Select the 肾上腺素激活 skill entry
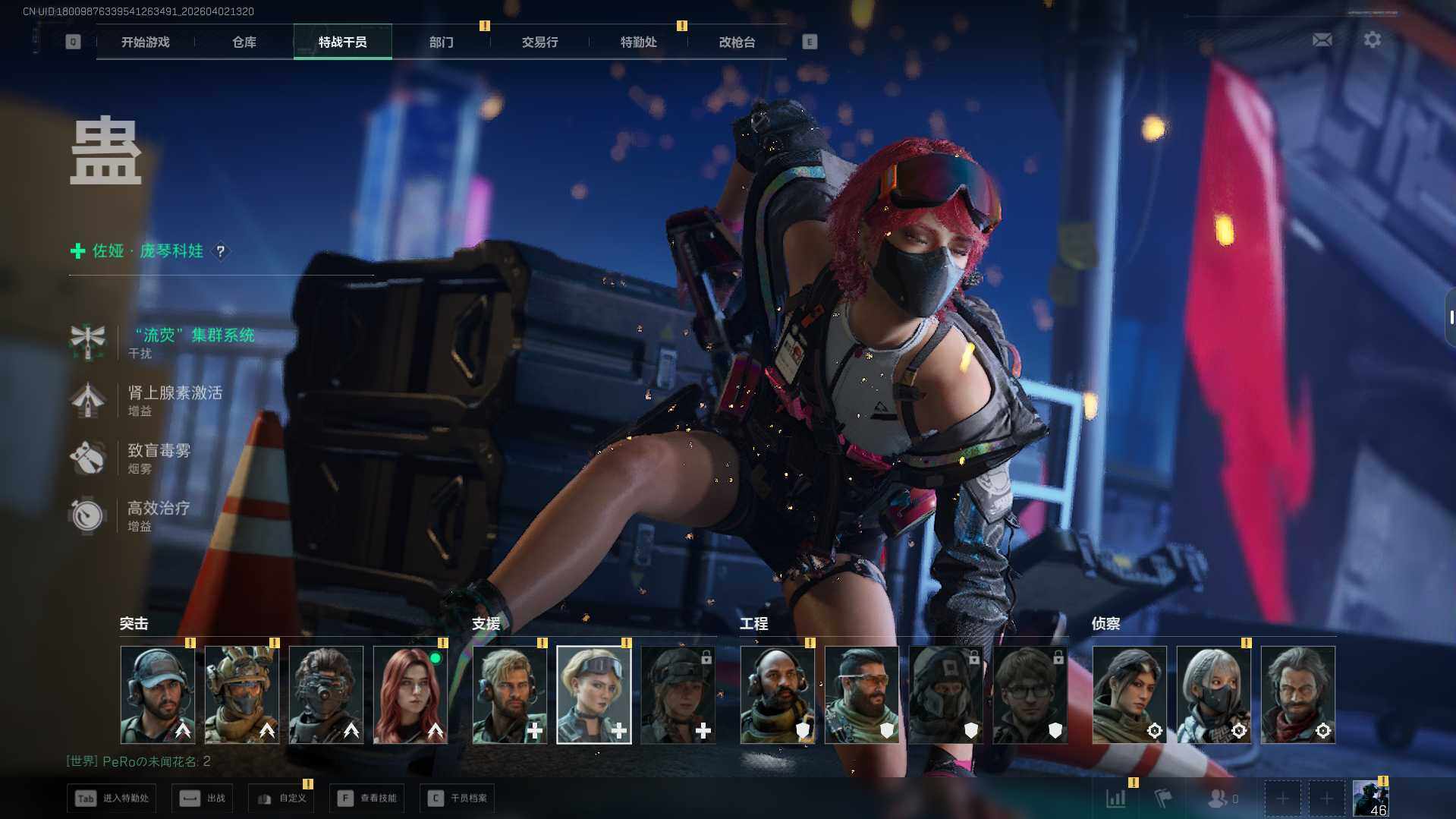 click(175, 393)
